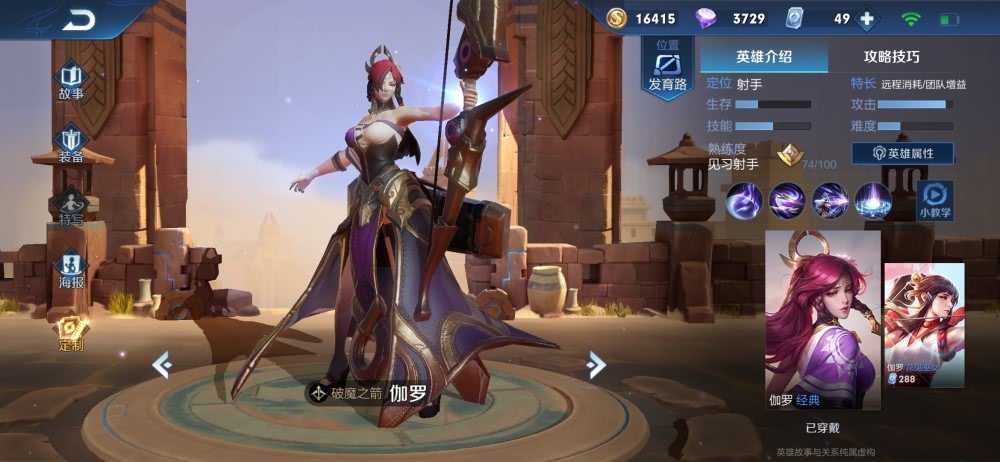Show the next hero with right arrow

(596, 365)
